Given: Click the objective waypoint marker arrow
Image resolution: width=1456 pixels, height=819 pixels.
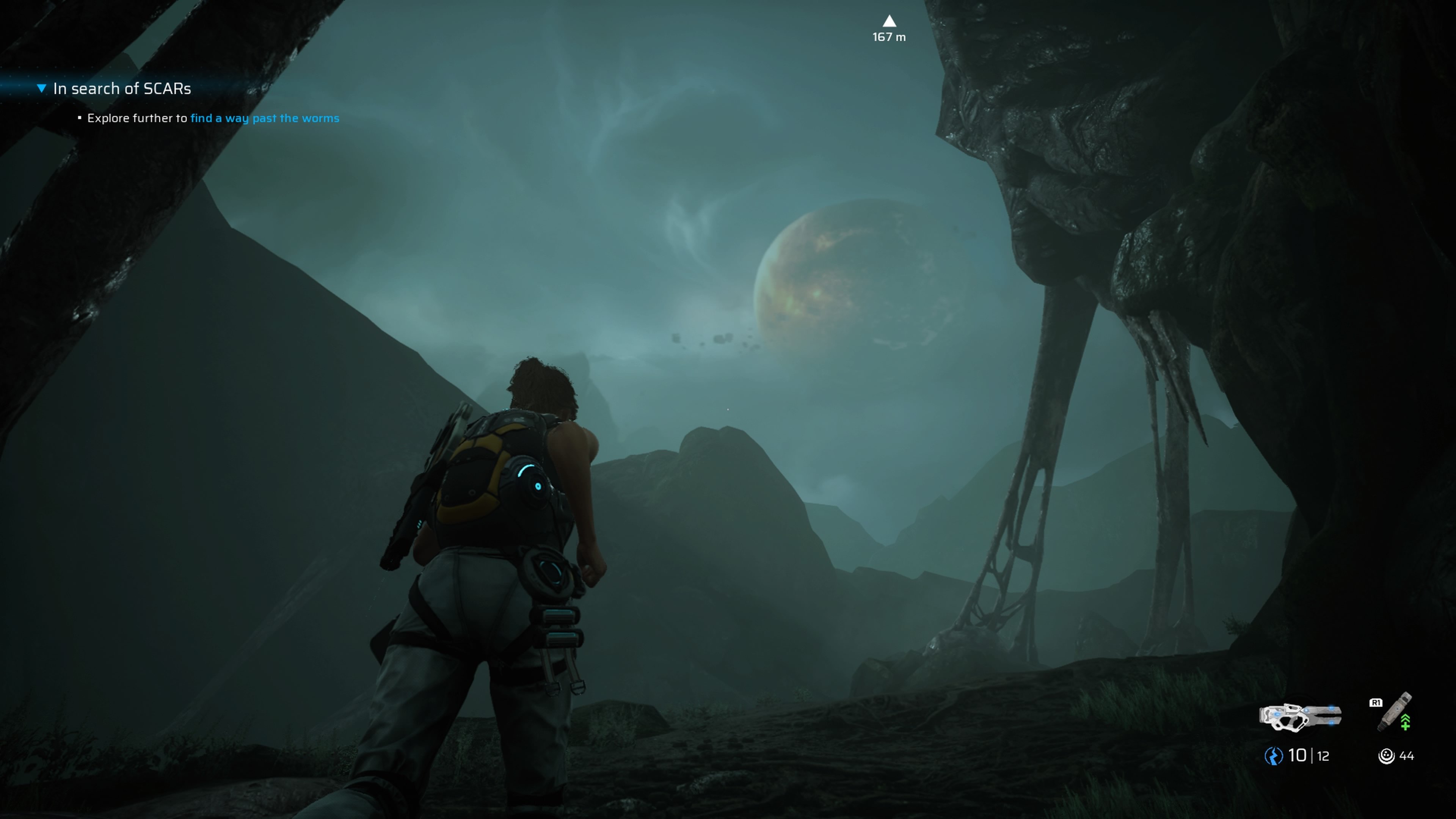Looking at the screenshot, I should [x=889, y=22].
